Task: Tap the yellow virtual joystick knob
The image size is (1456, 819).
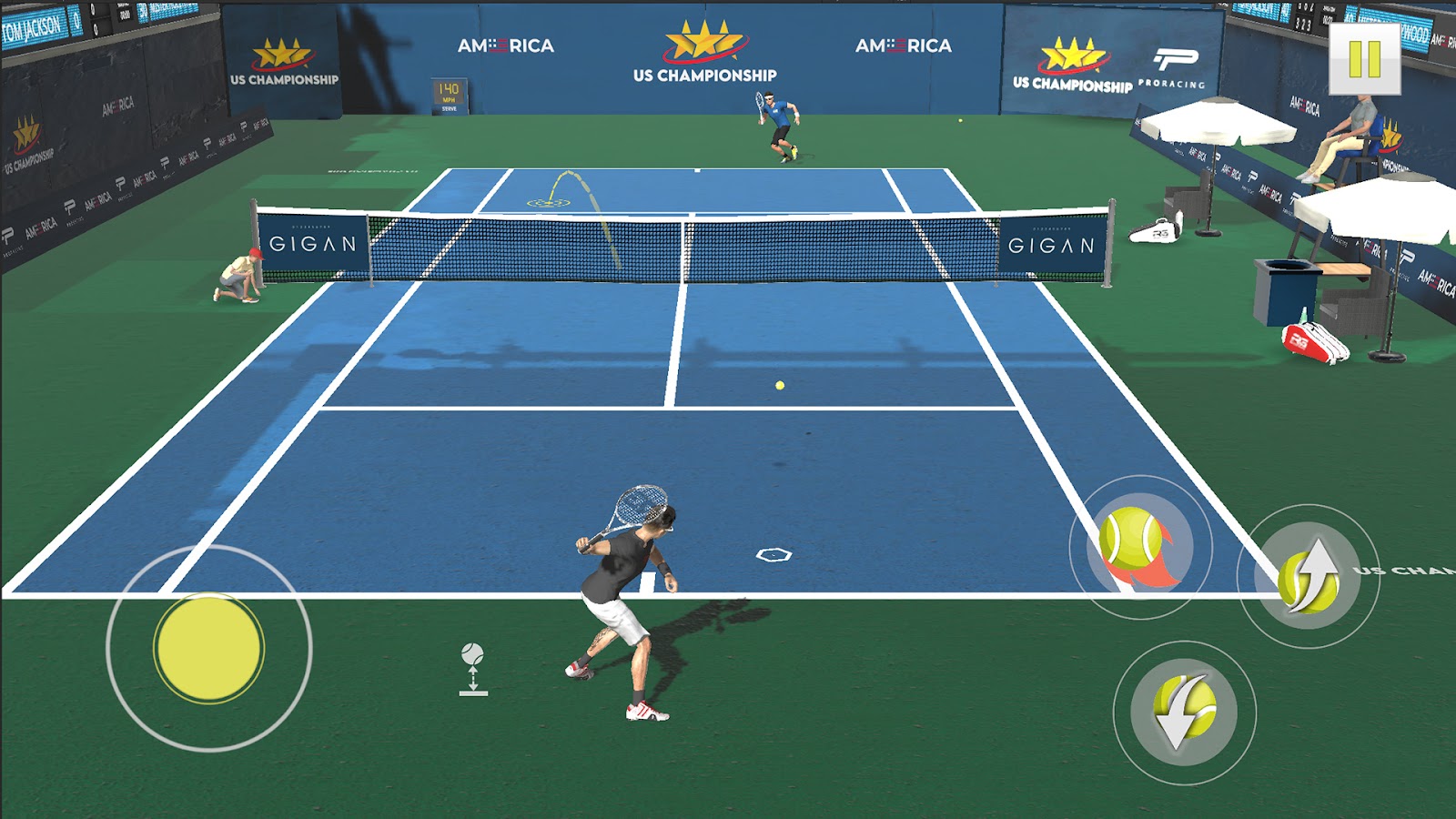Action: click(x=208, y=647)
